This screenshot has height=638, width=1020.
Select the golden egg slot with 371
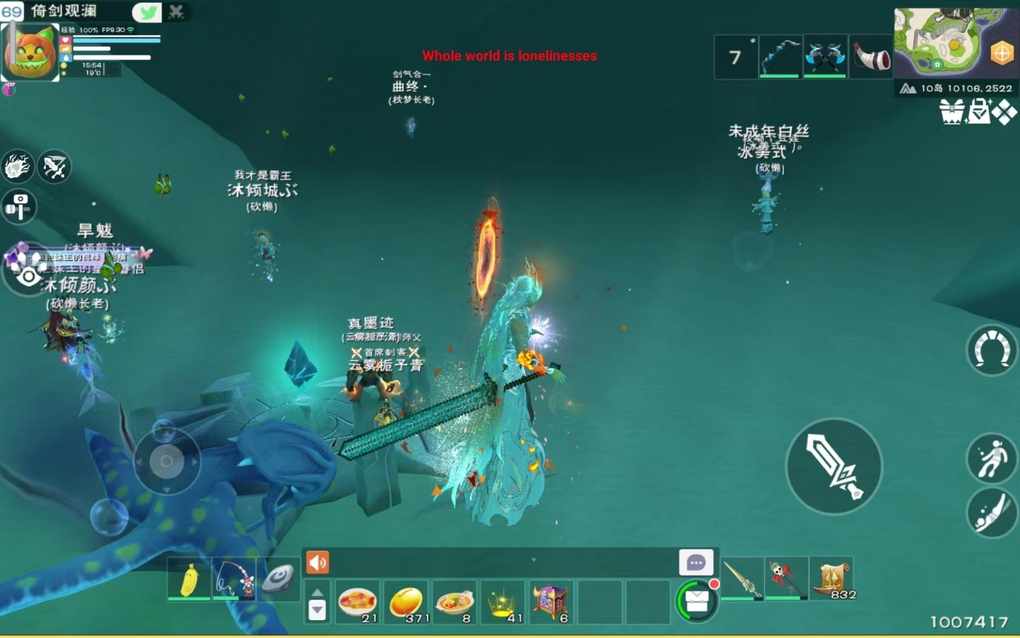point(406,602)
